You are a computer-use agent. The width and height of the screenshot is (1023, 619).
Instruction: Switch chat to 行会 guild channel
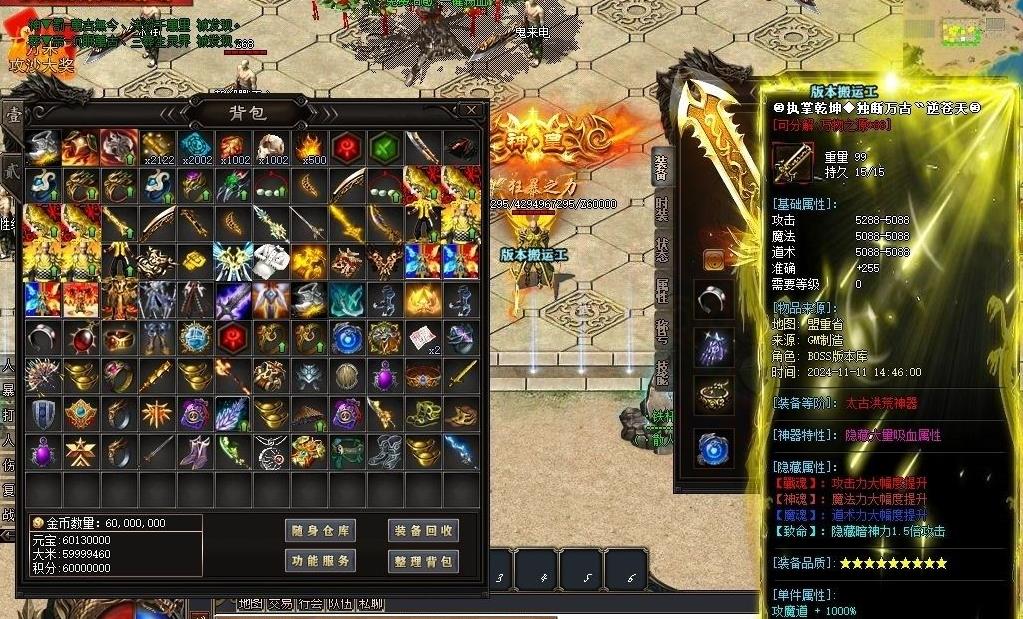pos(310,604)
